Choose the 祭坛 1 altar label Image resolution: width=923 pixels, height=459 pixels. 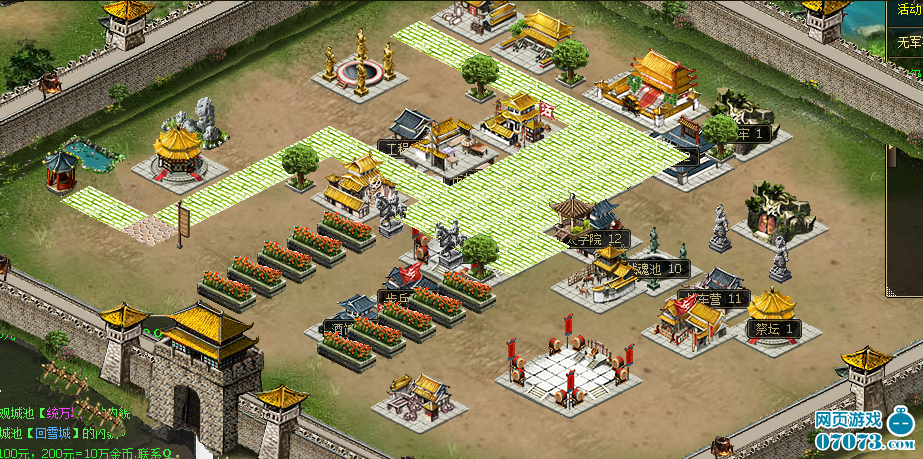coord(775,328)
